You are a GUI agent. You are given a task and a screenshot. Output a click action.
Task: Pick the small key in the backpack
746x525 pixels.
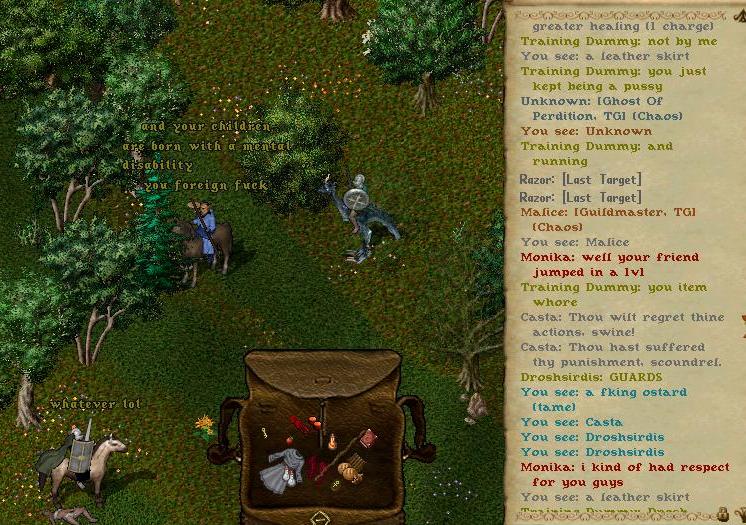pyautogui.click(x=264, y=432)
